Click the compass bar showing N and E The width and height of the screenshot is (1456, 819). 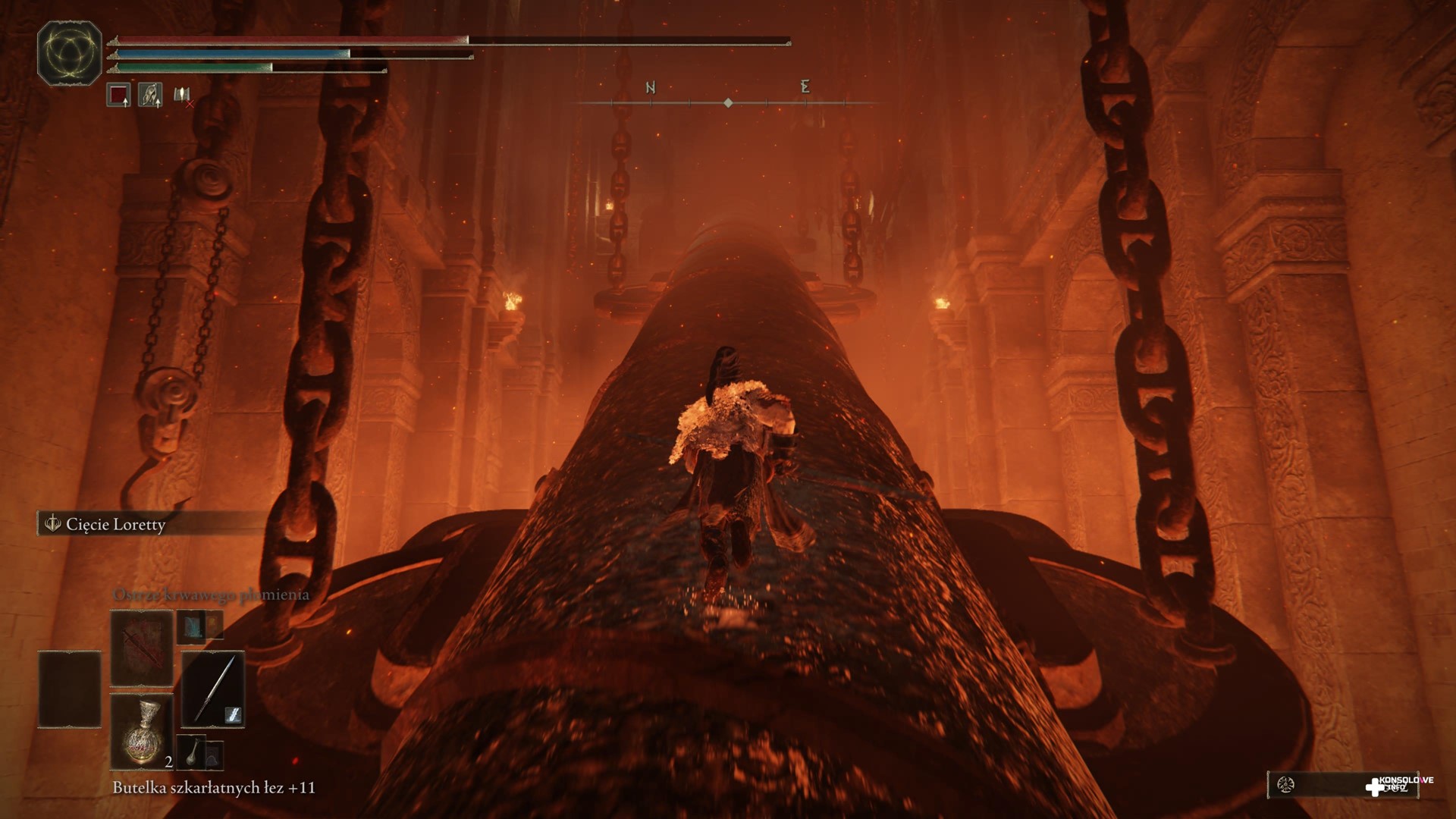tap(728, 96)
